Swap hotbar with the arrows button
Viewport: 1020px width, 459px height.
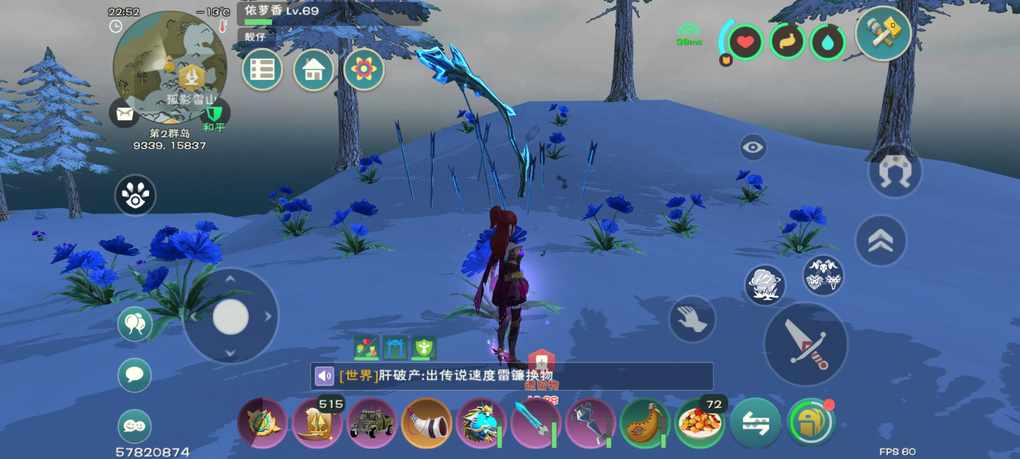[755, 423]
